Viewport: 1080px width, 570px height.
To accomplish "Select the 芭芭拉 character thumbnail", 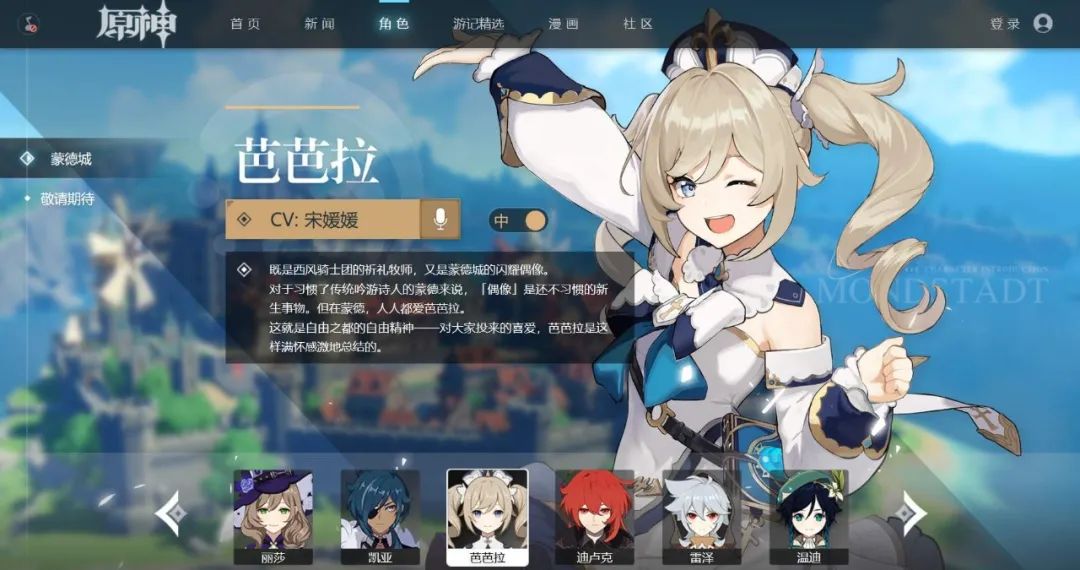I will coord(487,516).
